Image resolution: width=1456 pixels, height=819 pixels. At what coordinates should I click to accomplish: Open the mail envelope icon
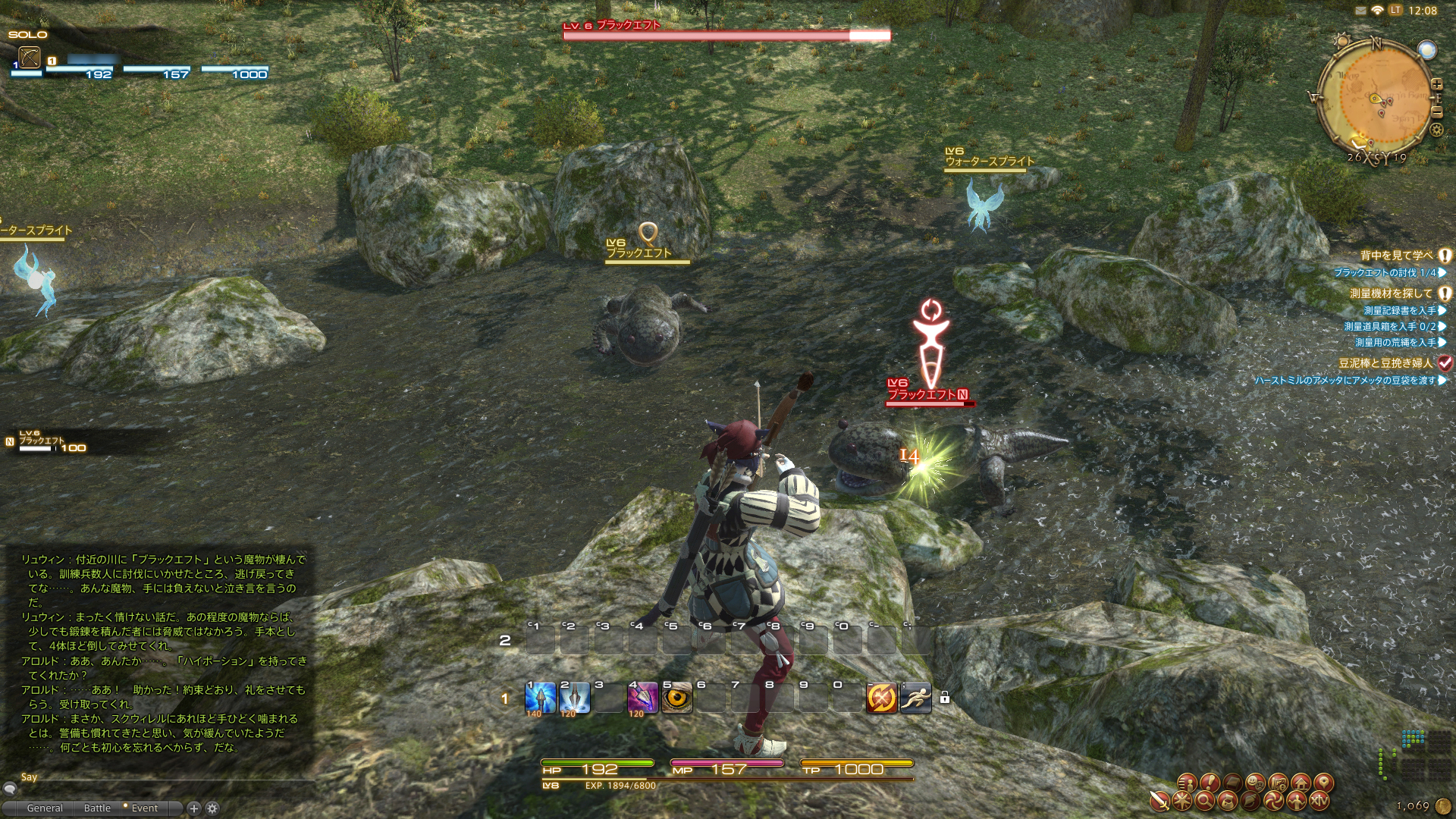(x=1360, y=11)
